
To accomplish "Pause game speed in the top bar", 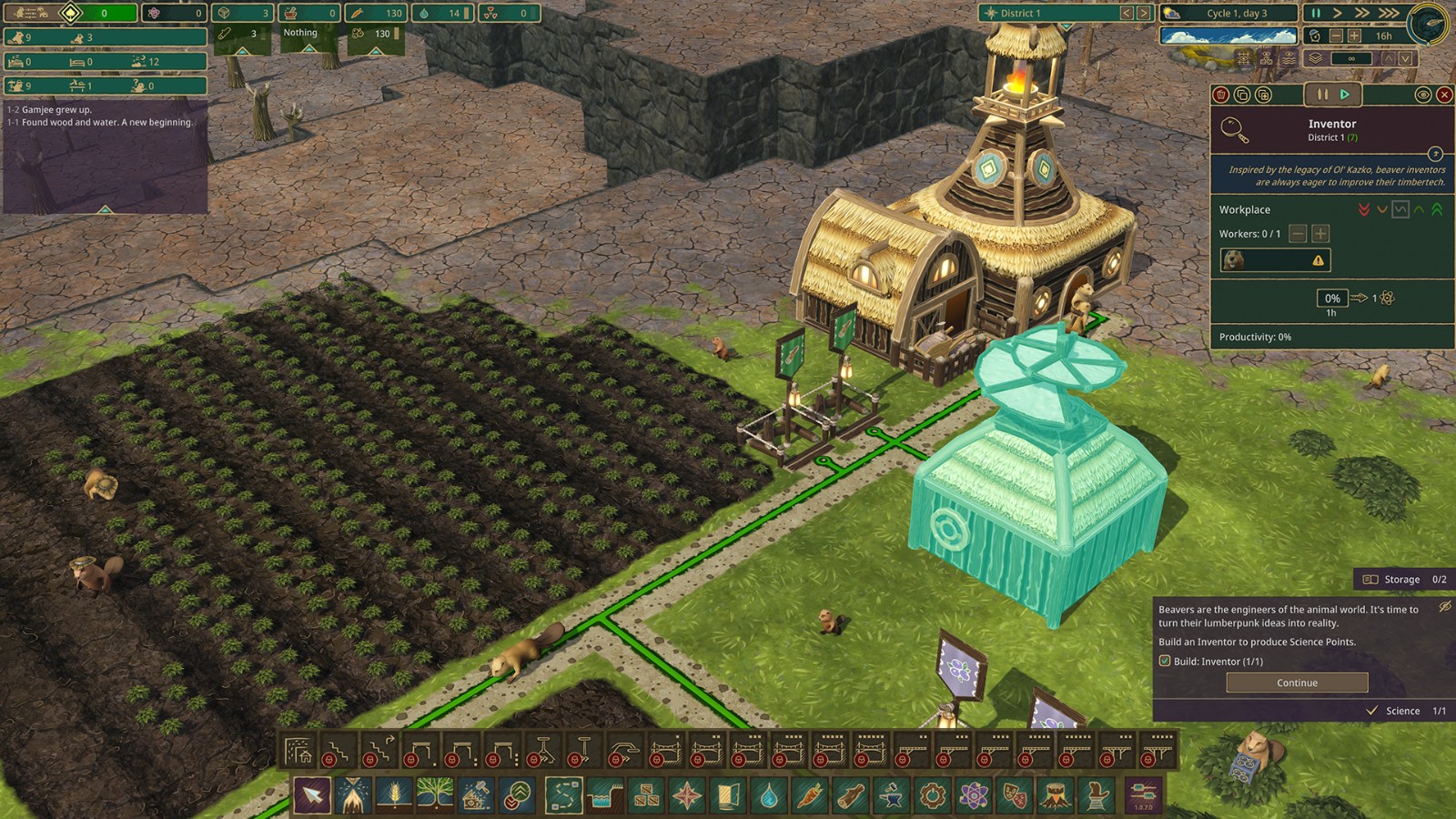I will pyautogui.click(x=1315, y=13).
